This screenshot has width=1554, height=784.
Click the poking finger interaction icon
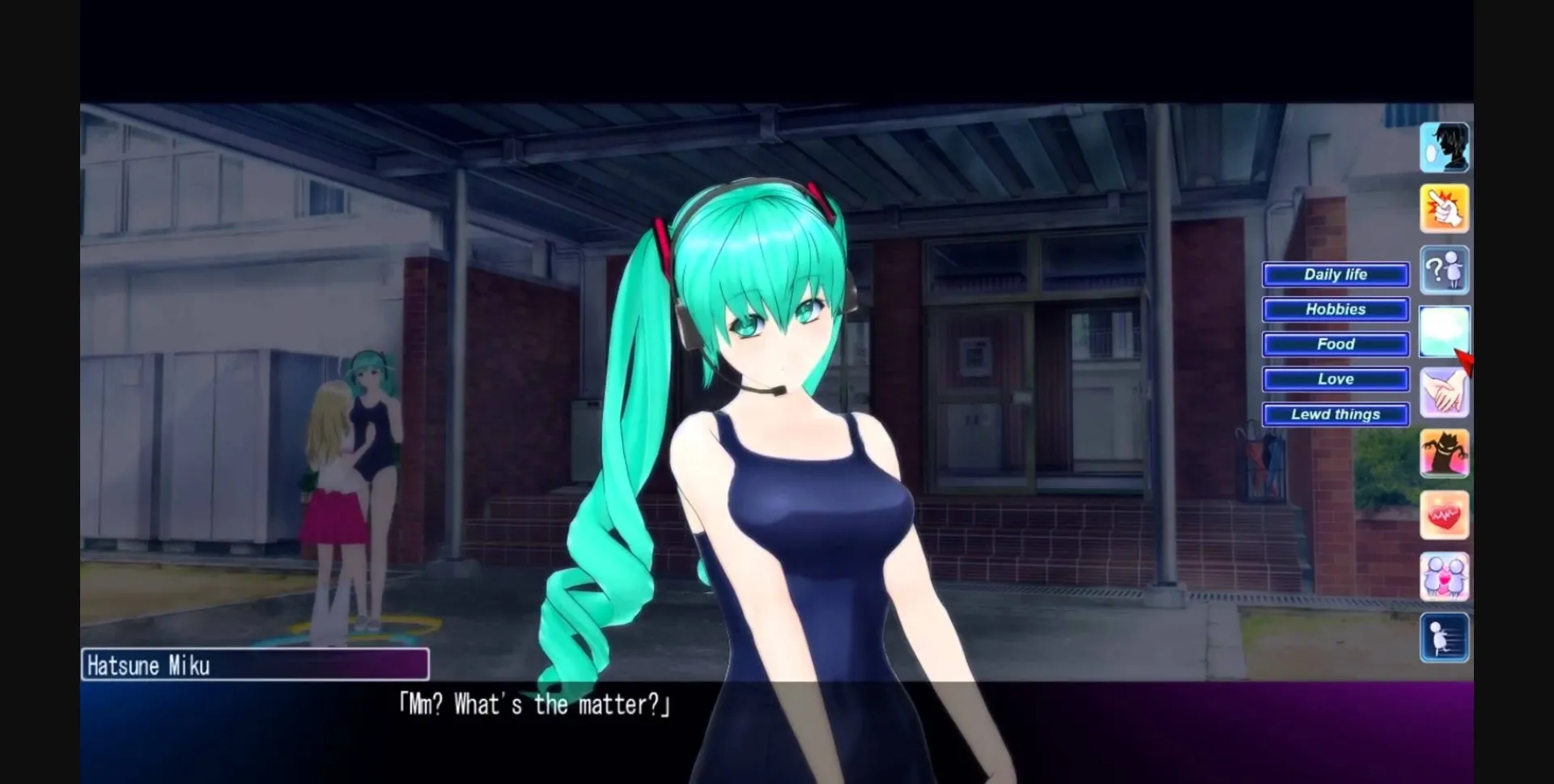1445,209
